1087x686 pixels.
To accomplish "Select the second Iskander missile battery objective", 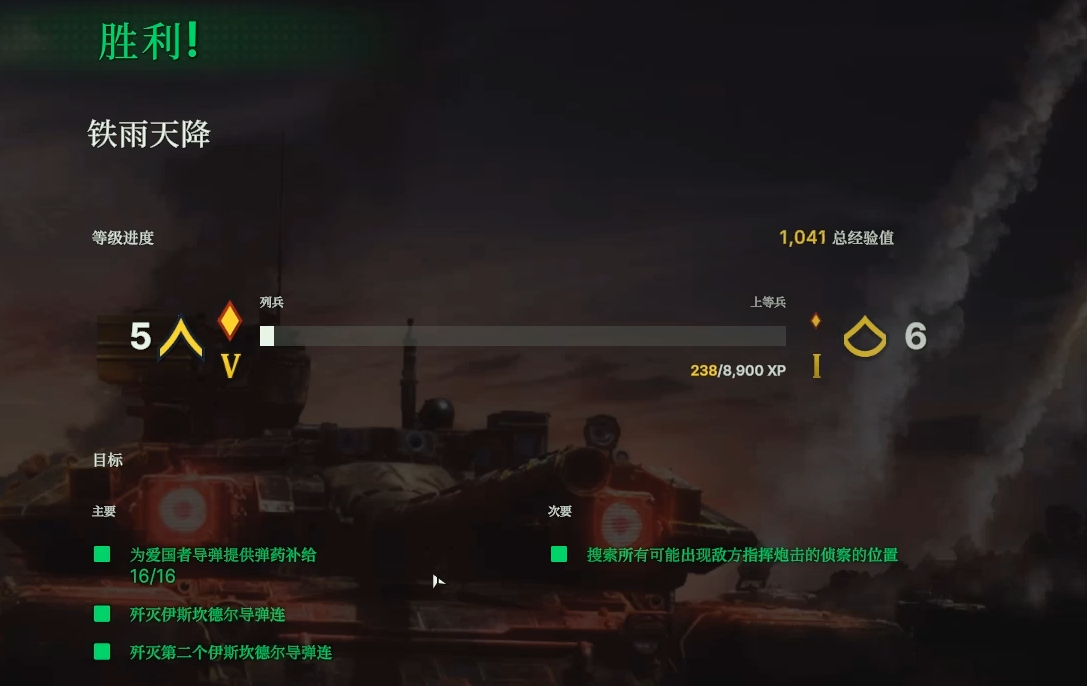I will coord(230,652).
